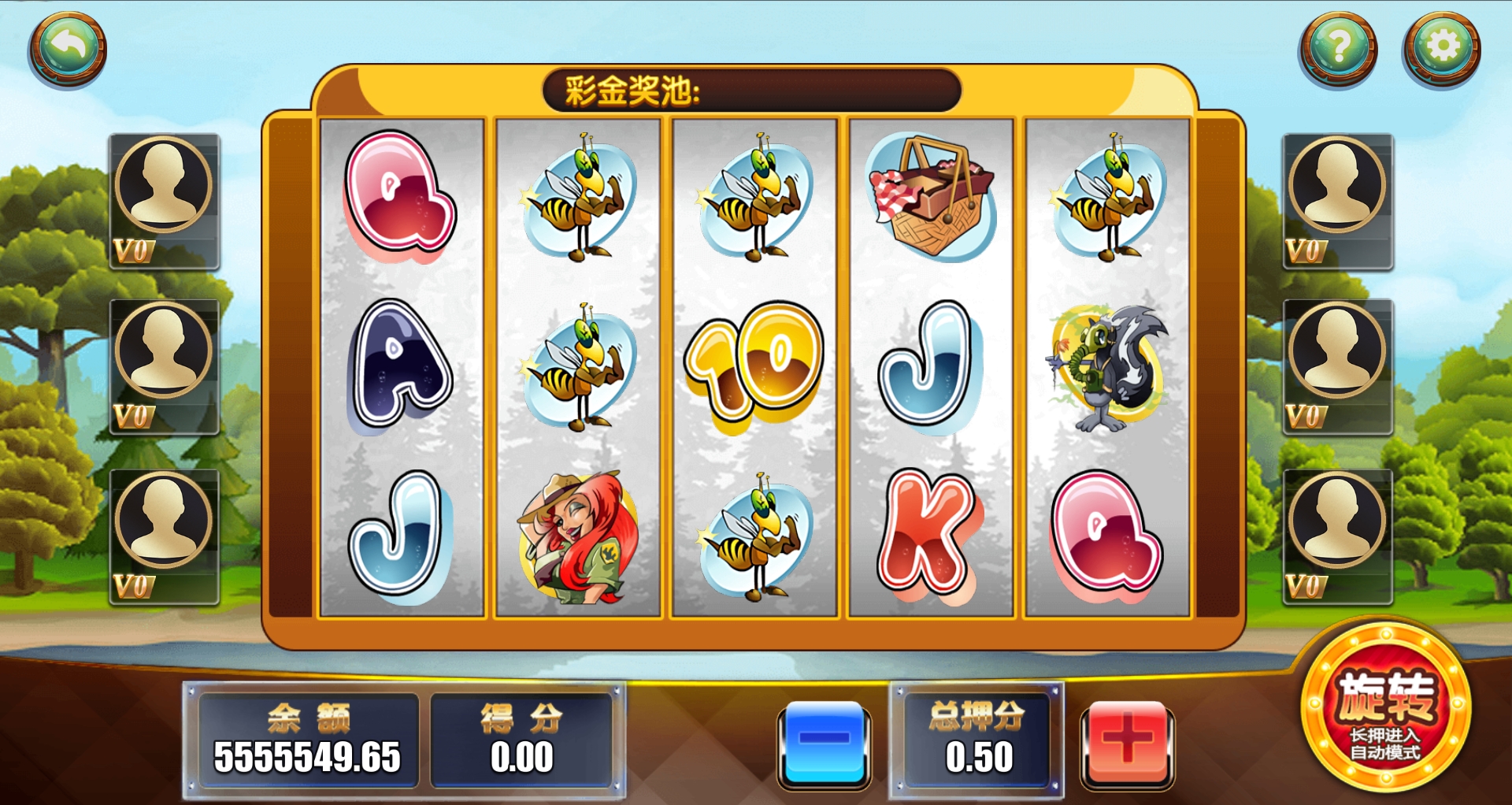Open the question mark help button
This screenshot has width=1512, height=805.
pyautogui.click(x=1338, y=49)
